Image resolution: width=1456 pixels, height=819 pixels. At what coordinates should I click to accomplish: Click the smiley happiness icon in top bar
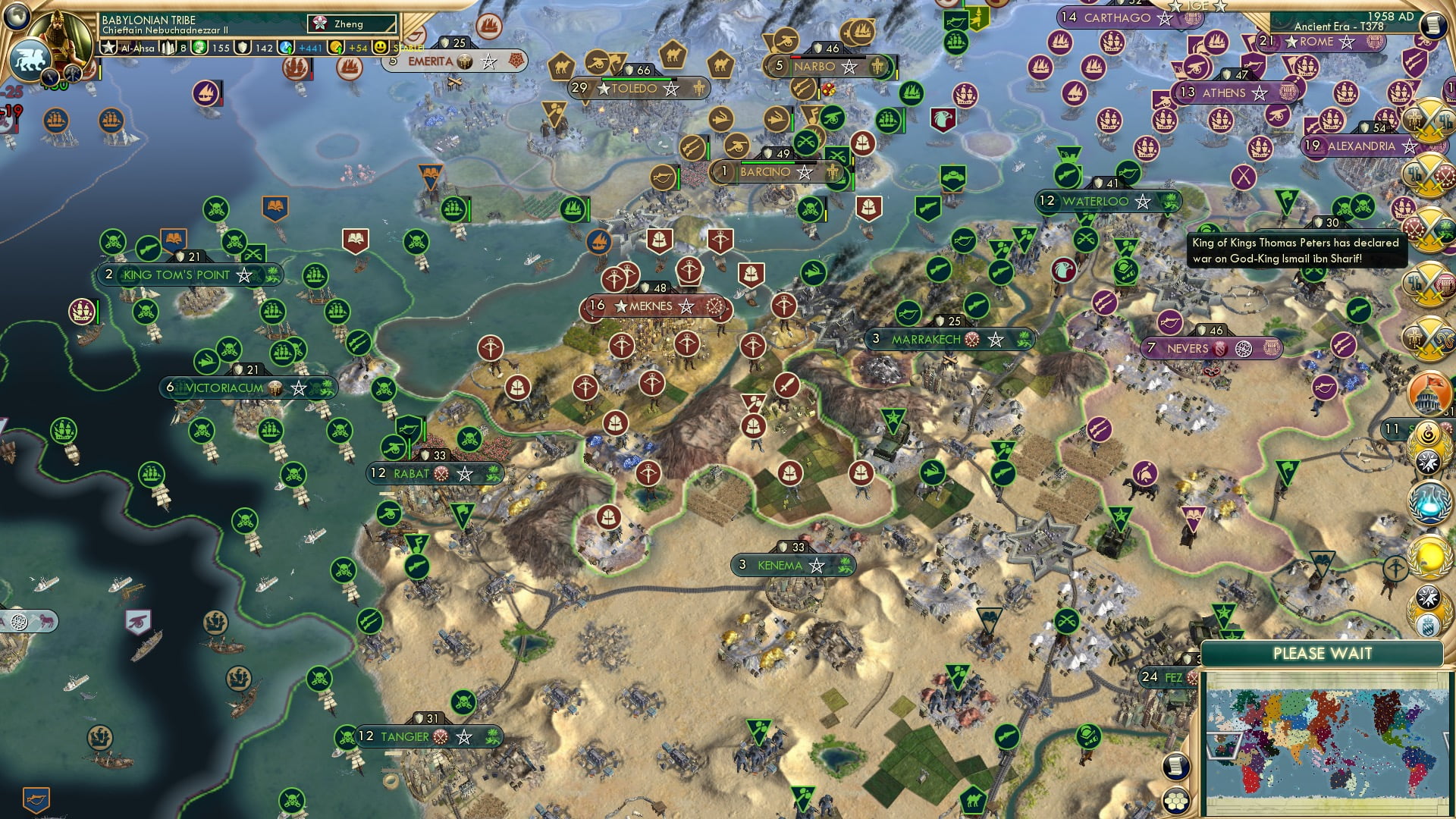(381, 48)
